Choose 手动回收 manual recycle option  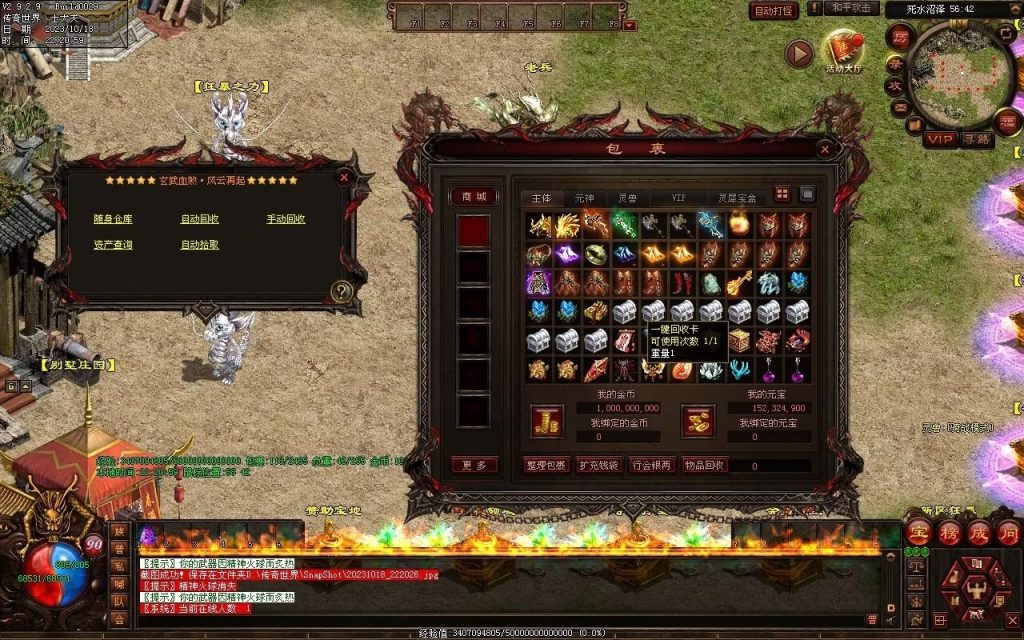tap(286, 219)
